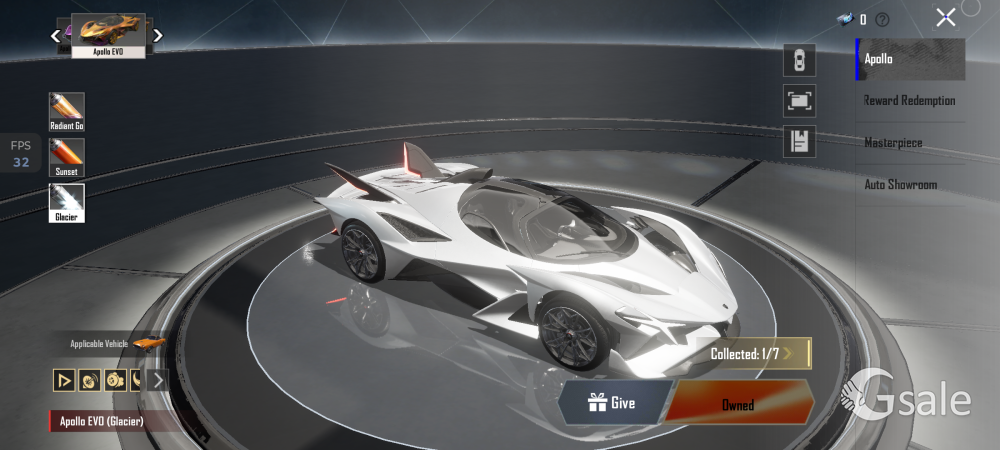The height and width of the screenshot is (450, 1000).
Task: Show the next vehicle with right arrow
Action: tap(158, 36)
